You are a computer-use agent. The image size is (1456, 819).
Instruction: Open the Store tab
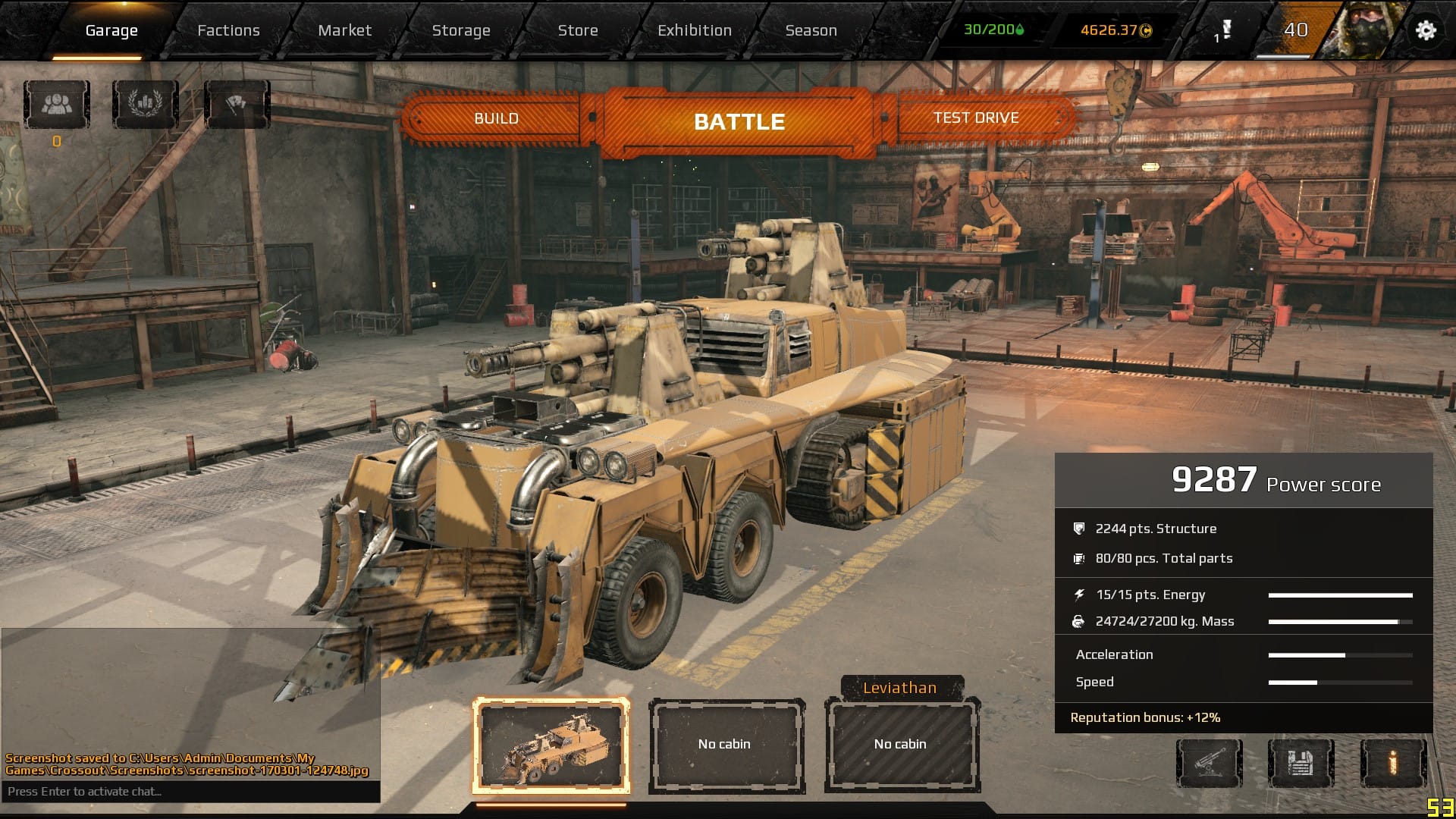click(578, 30)
